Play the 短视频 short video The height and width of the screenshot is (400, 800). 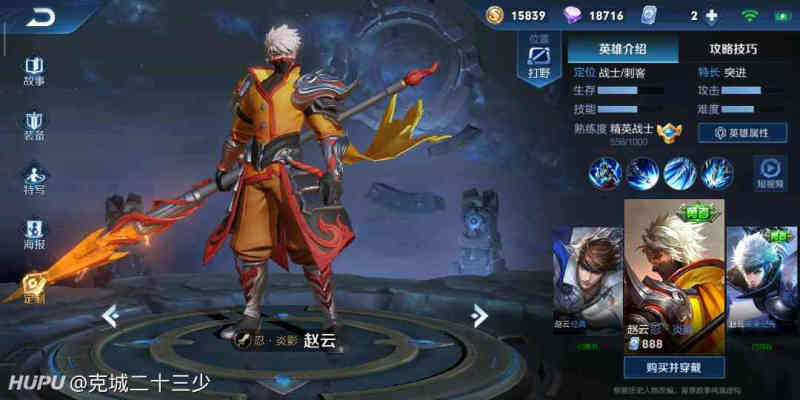coord(769,172)
